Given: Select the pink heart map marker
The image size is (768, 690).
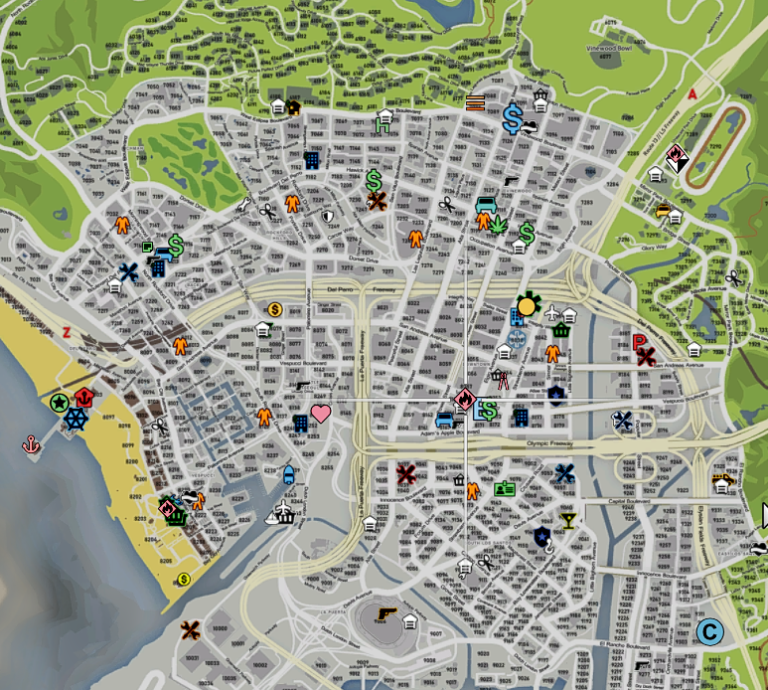Looking at the screenshot, I should click(x=320, y=413).
